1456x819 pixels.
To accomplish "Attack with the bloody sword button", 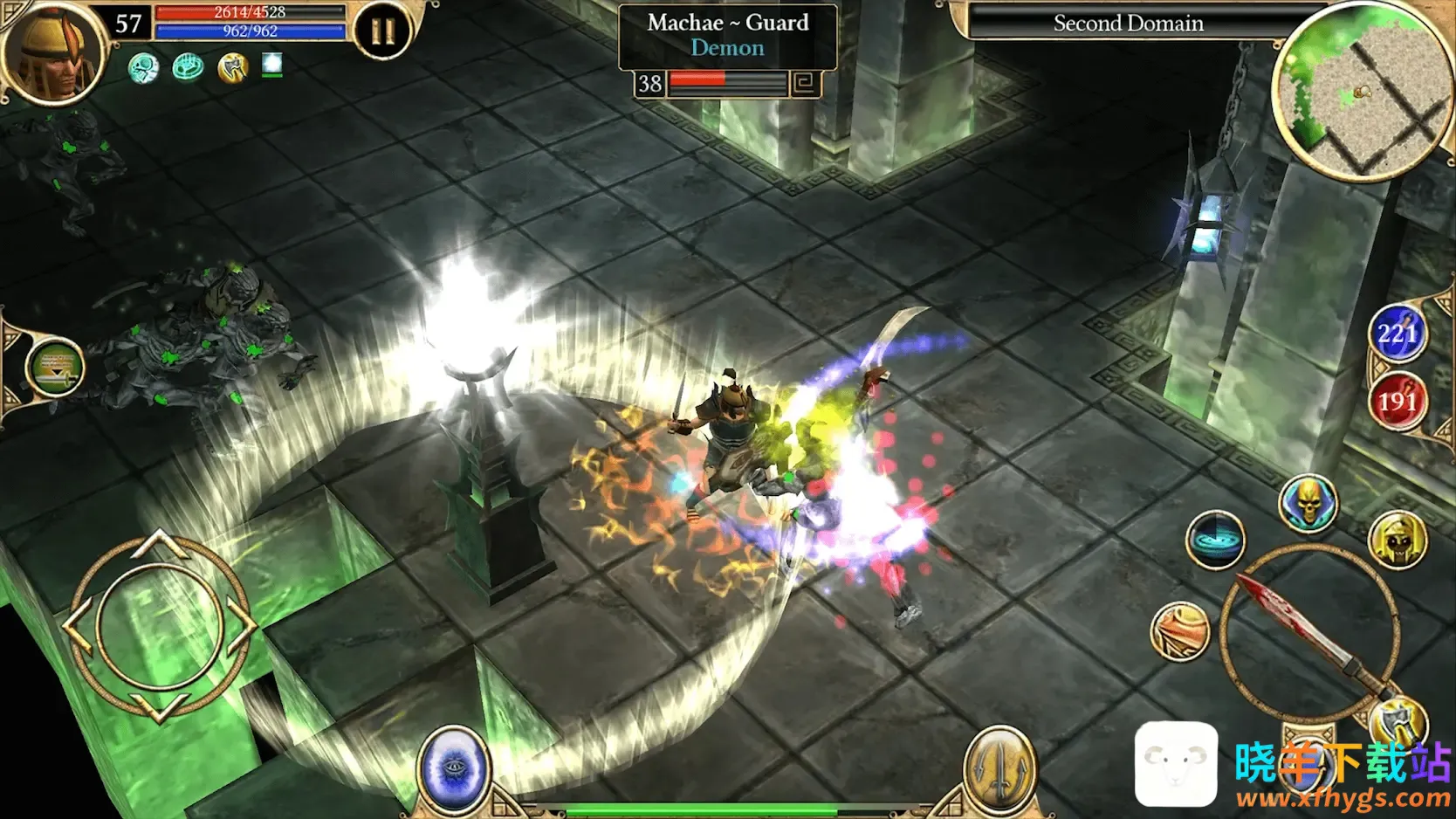I will point(1309,633).
